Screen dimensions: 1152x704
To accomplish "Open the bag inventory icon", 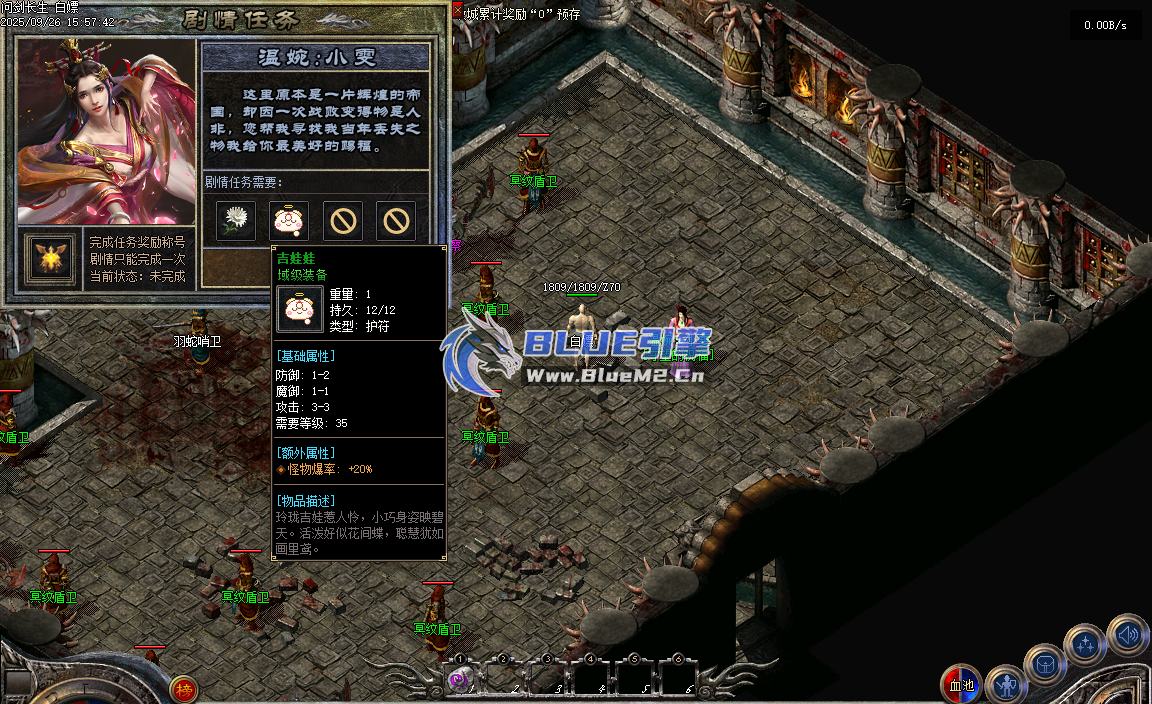I will (x=1045, y=664).
